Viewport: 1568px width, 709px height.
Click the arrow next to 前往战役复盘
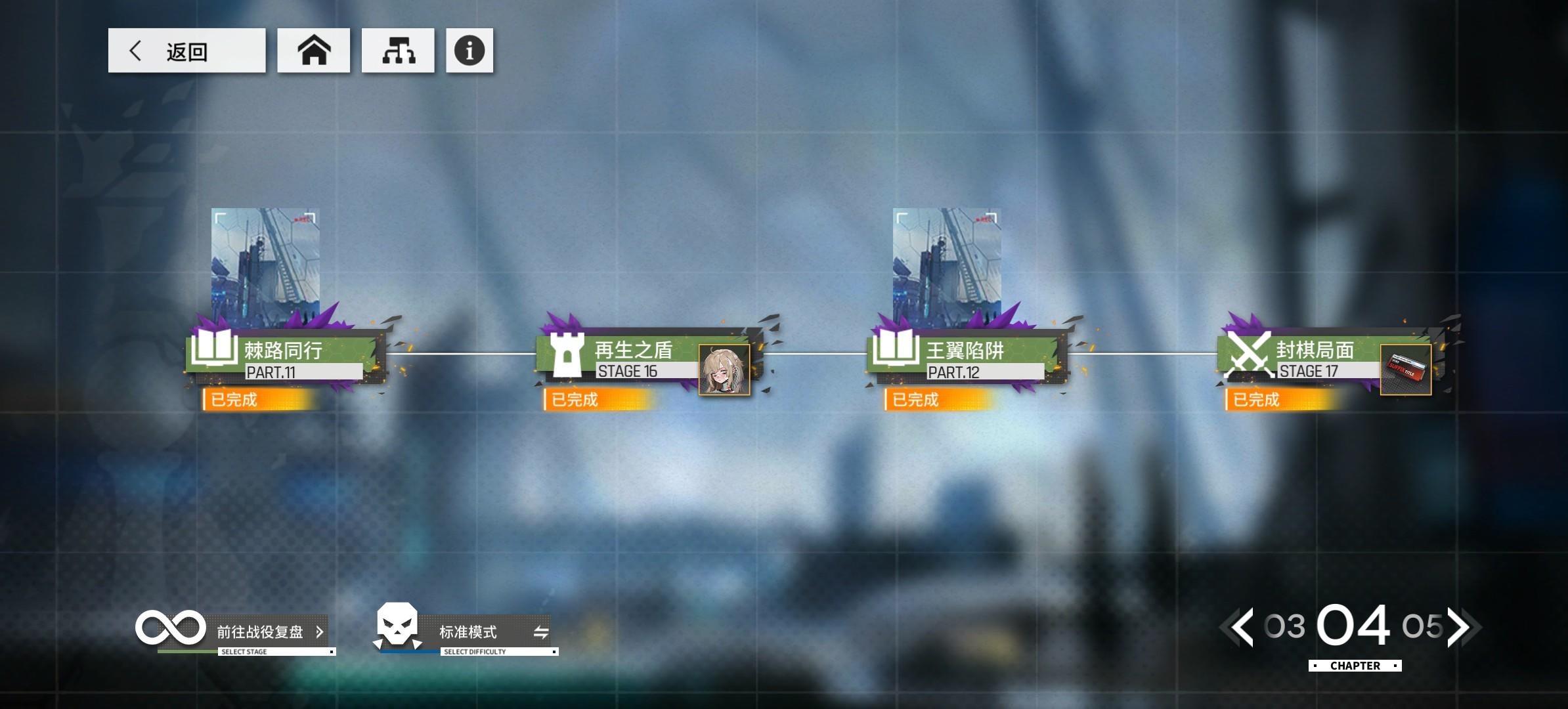pyautogui.click(x=321, y=632)
